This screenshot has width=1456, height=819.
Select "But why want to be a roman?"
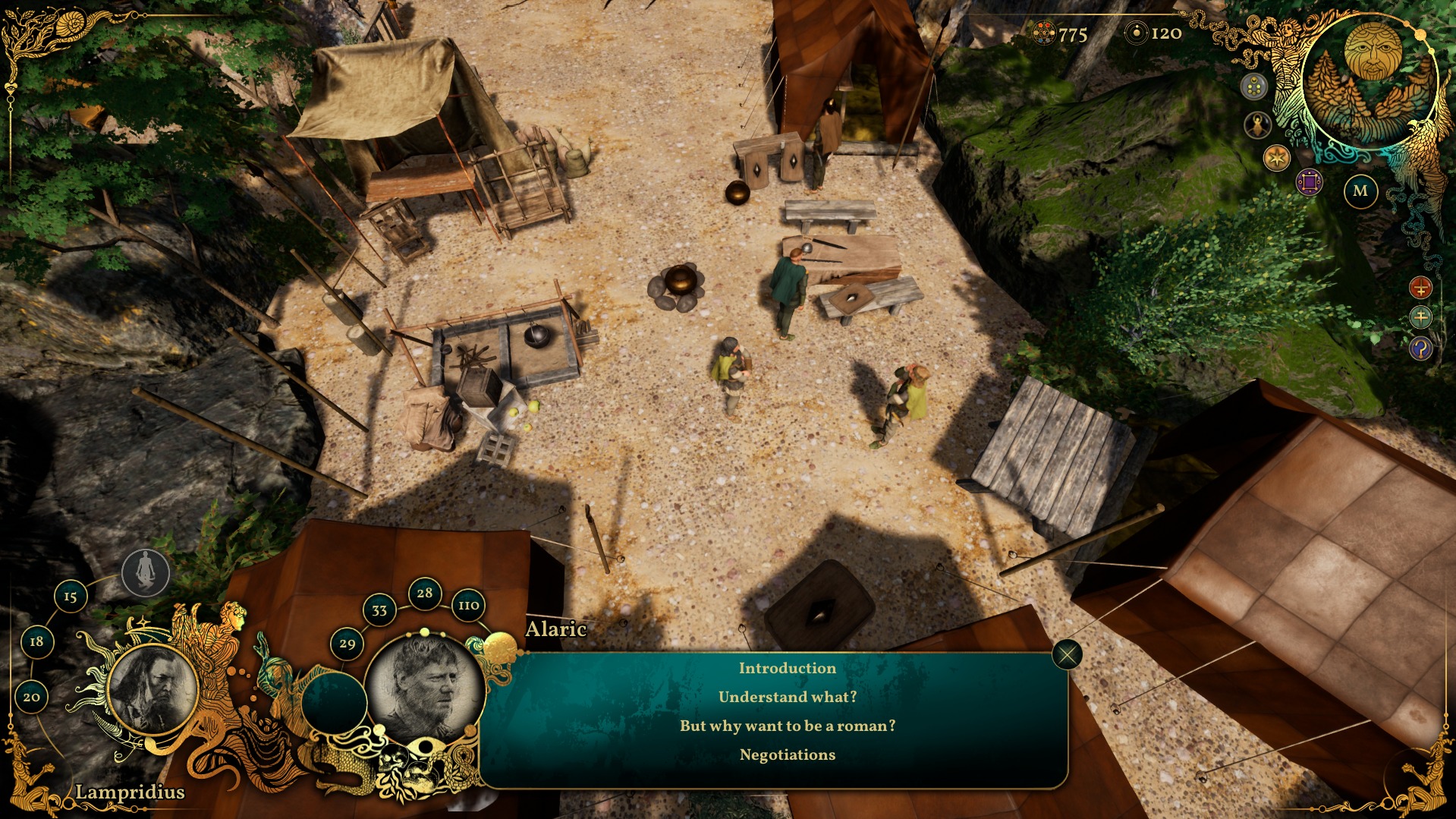coord(787,726)
